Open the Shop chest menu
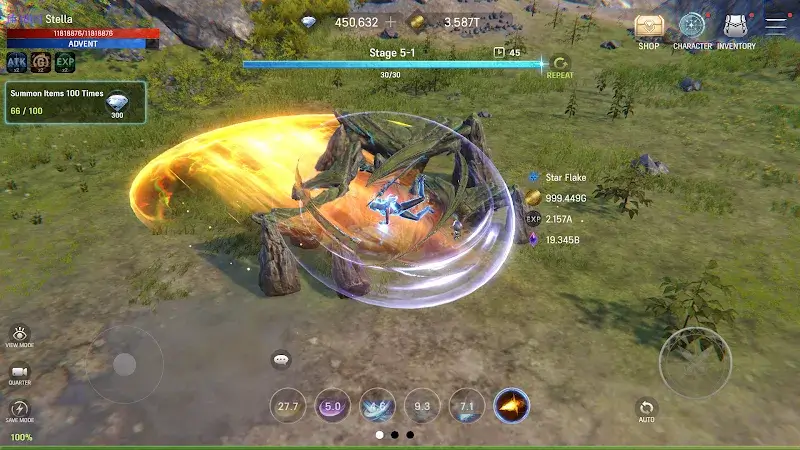This screenshot has width=800, height=450. [649, 28]
